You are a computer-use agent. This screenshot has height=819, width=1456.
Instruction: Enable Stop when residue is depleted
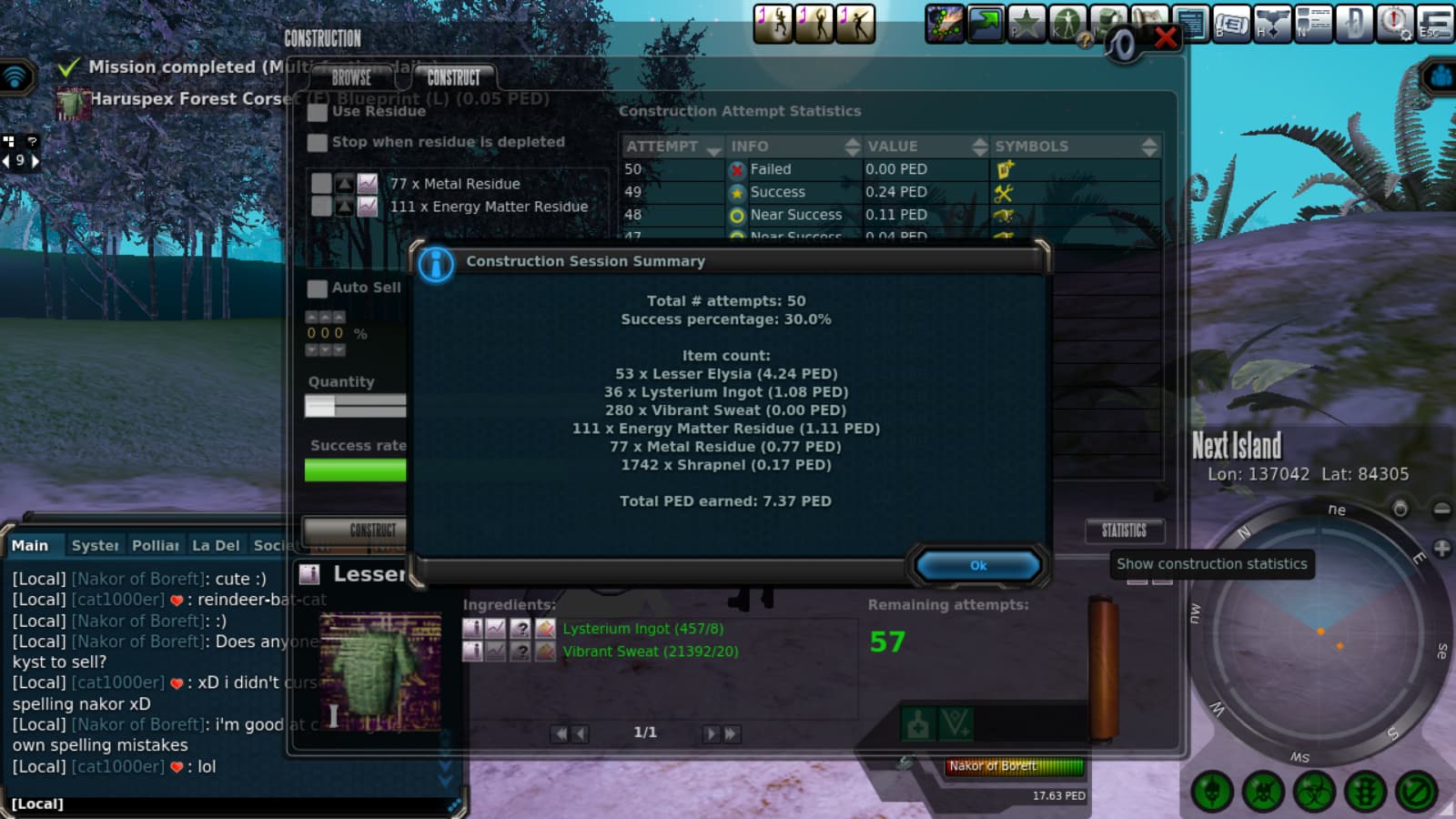coord(317,143)
